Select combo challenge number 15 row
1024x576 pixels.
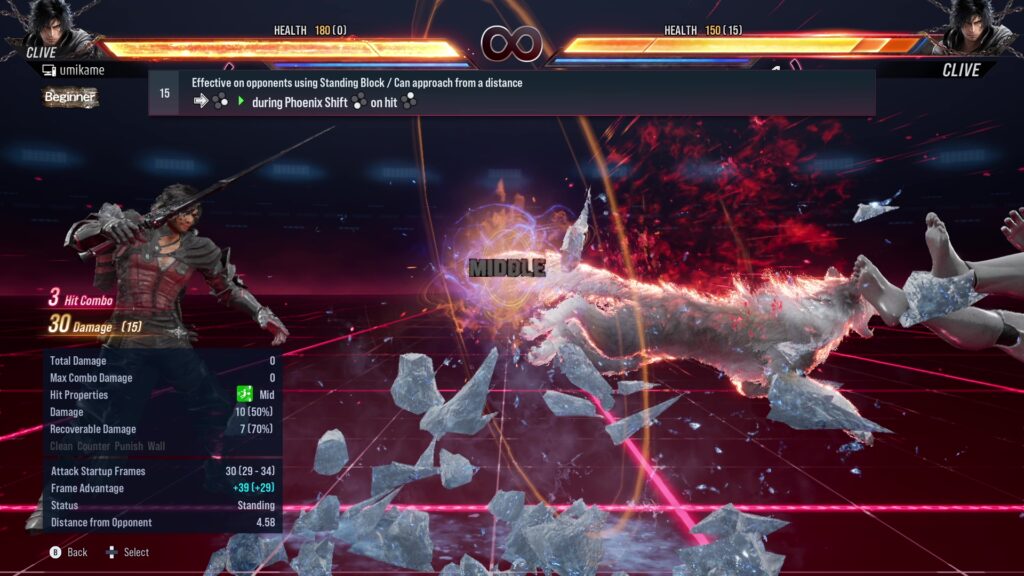point(511,93)
